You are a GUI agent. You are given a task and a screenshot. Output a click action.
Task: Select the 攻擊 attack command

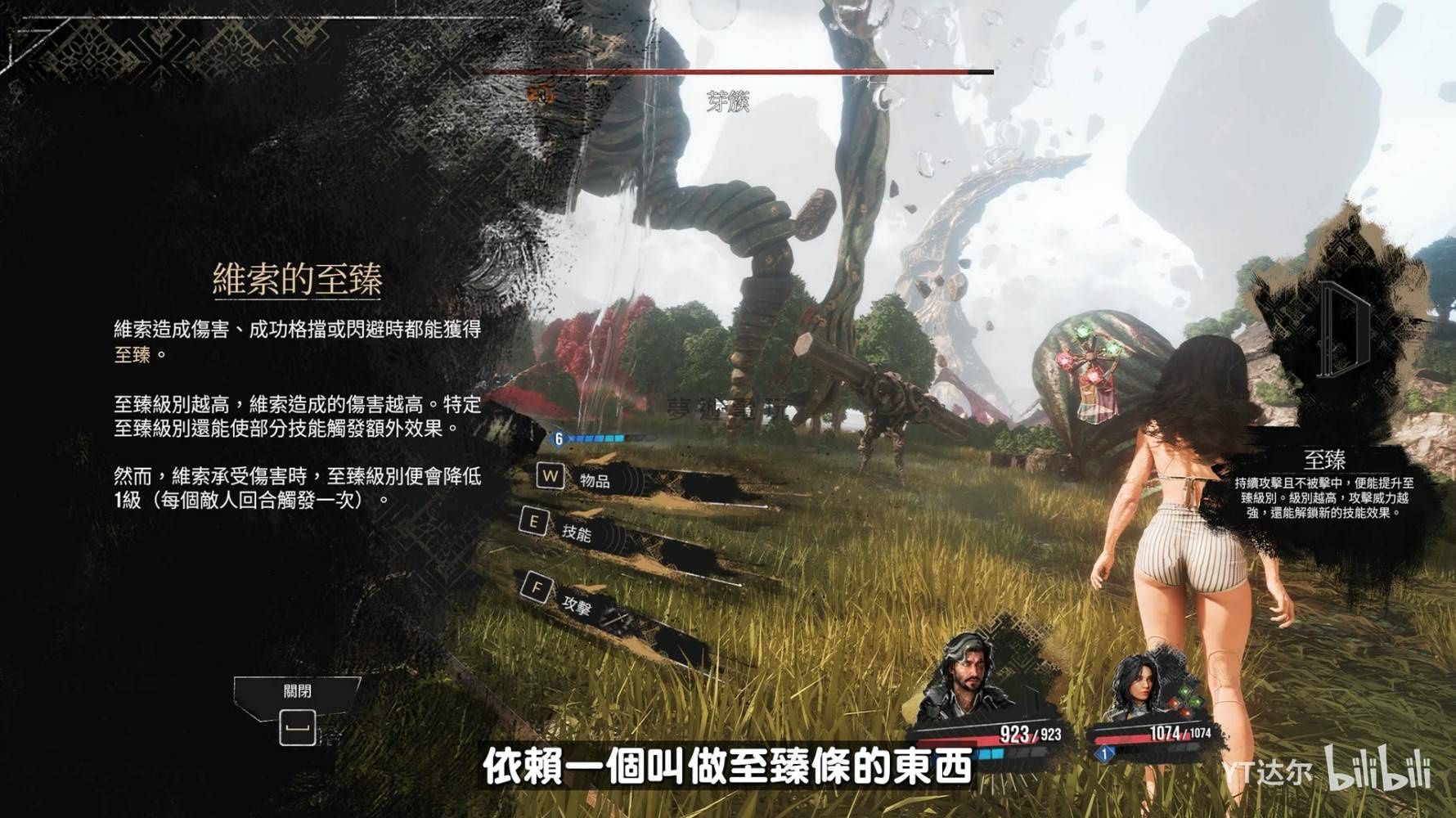coord(577,605)
